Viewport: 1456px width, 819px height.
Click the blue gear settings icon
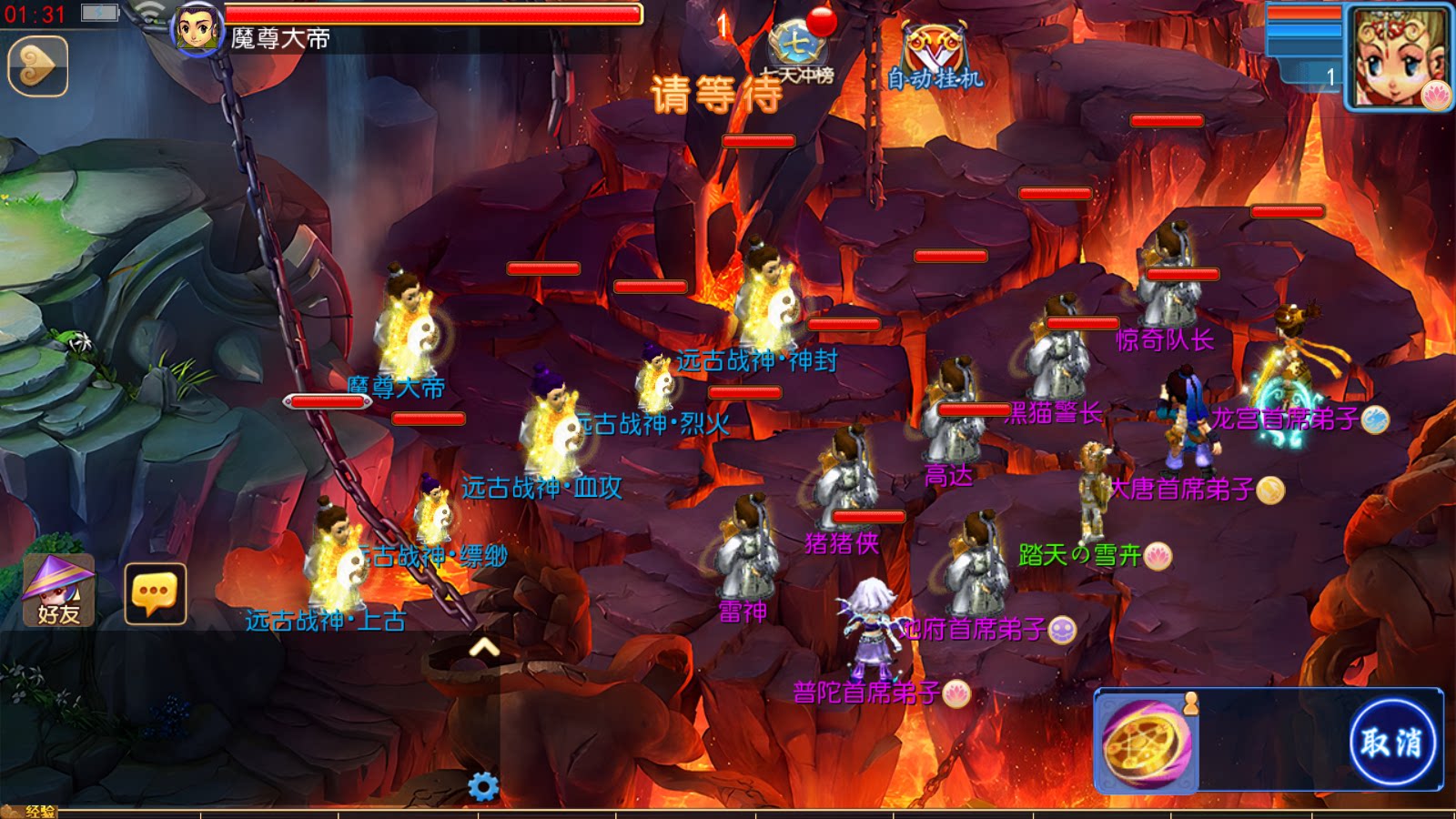pyautogui.click(x=483, y=786)
